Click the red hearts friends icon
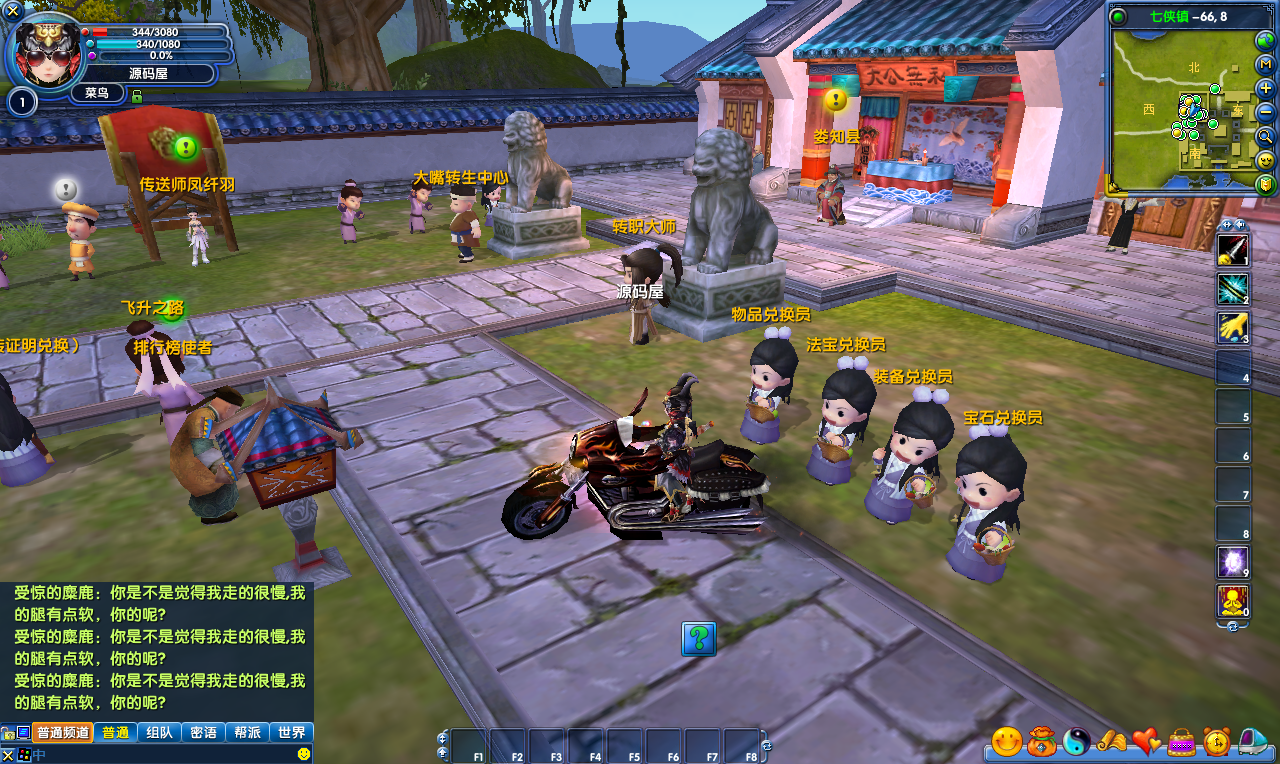The image size is (1280, 764). (1146, 741)
